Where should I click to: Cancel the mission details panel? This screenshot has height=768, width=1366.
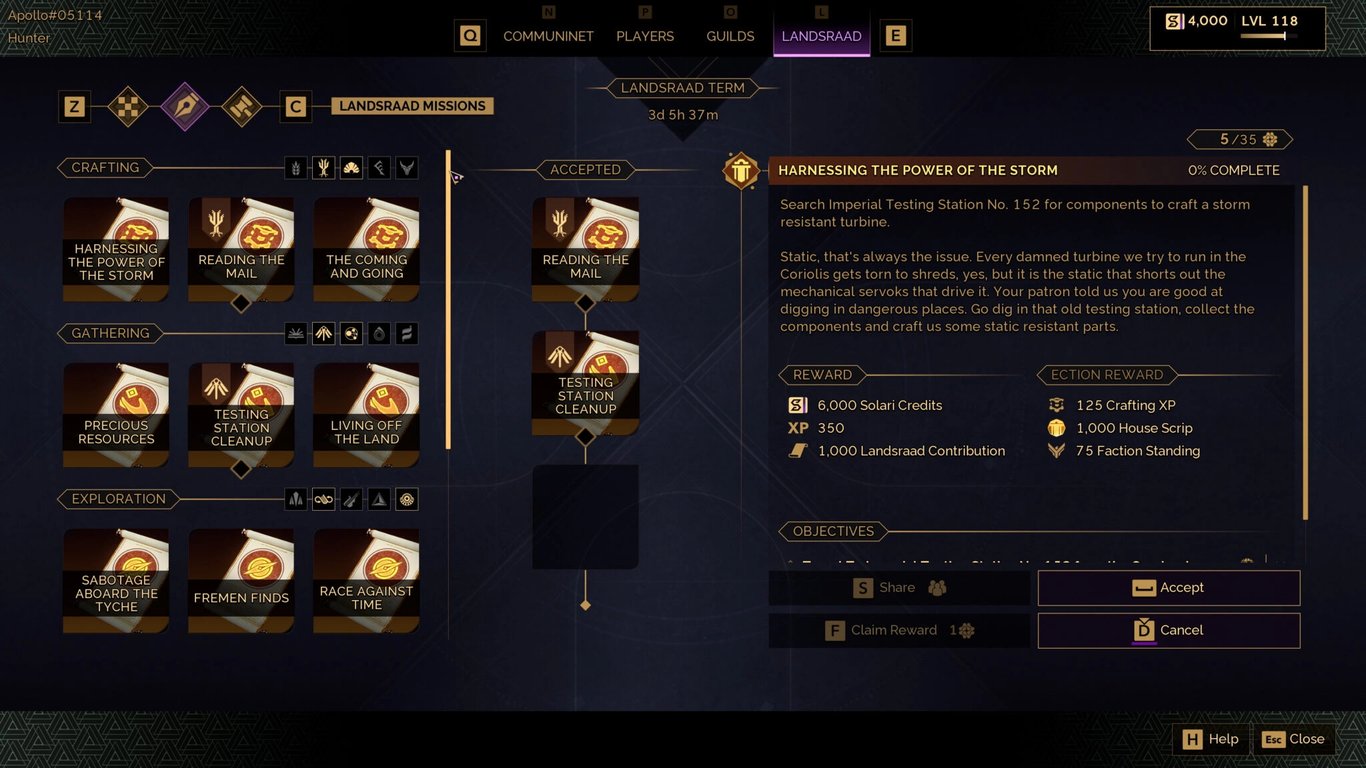[x=1168, y=630]
